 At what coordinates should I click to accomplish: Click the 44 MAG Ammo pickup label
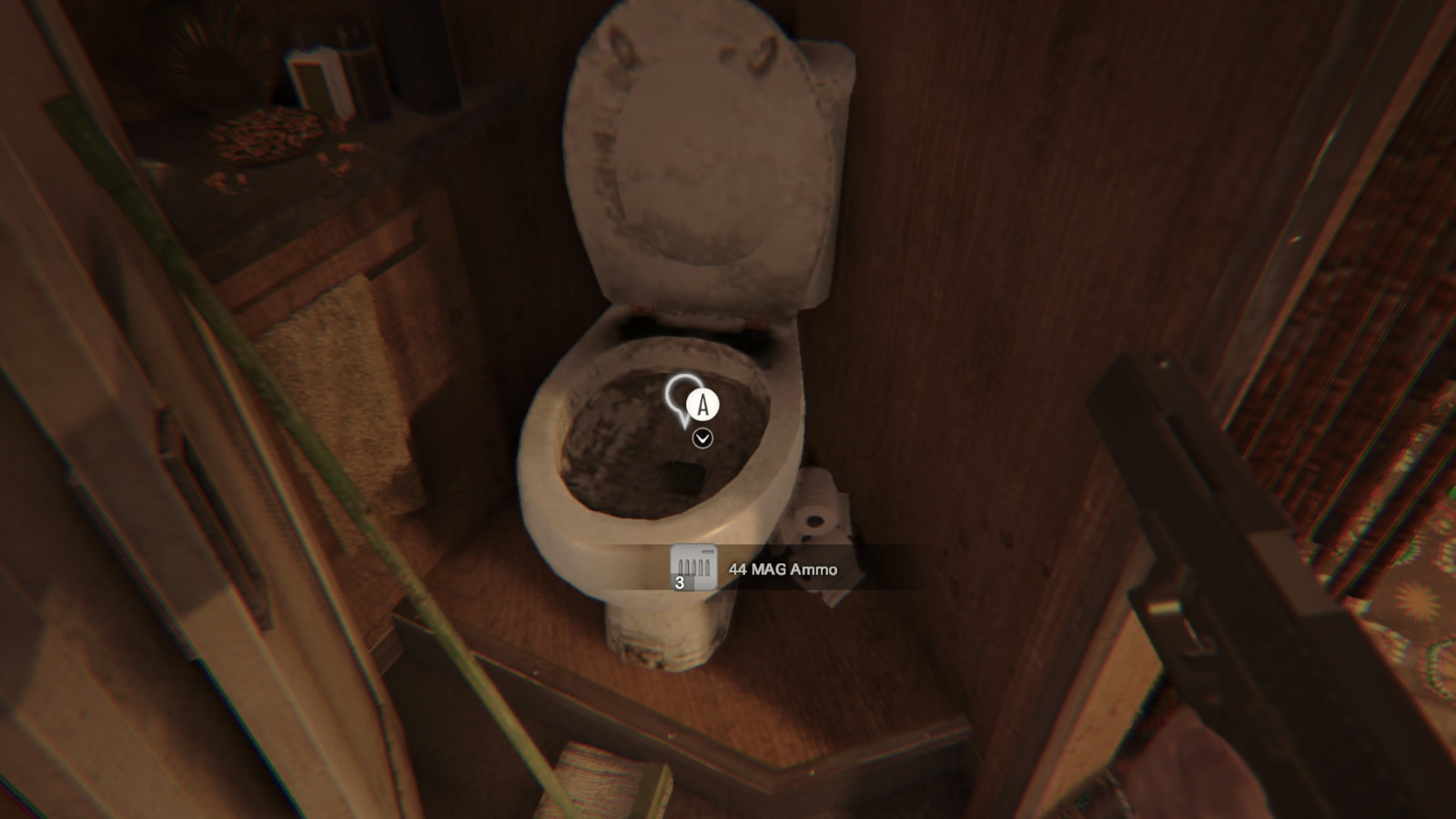tap(783, 570)
